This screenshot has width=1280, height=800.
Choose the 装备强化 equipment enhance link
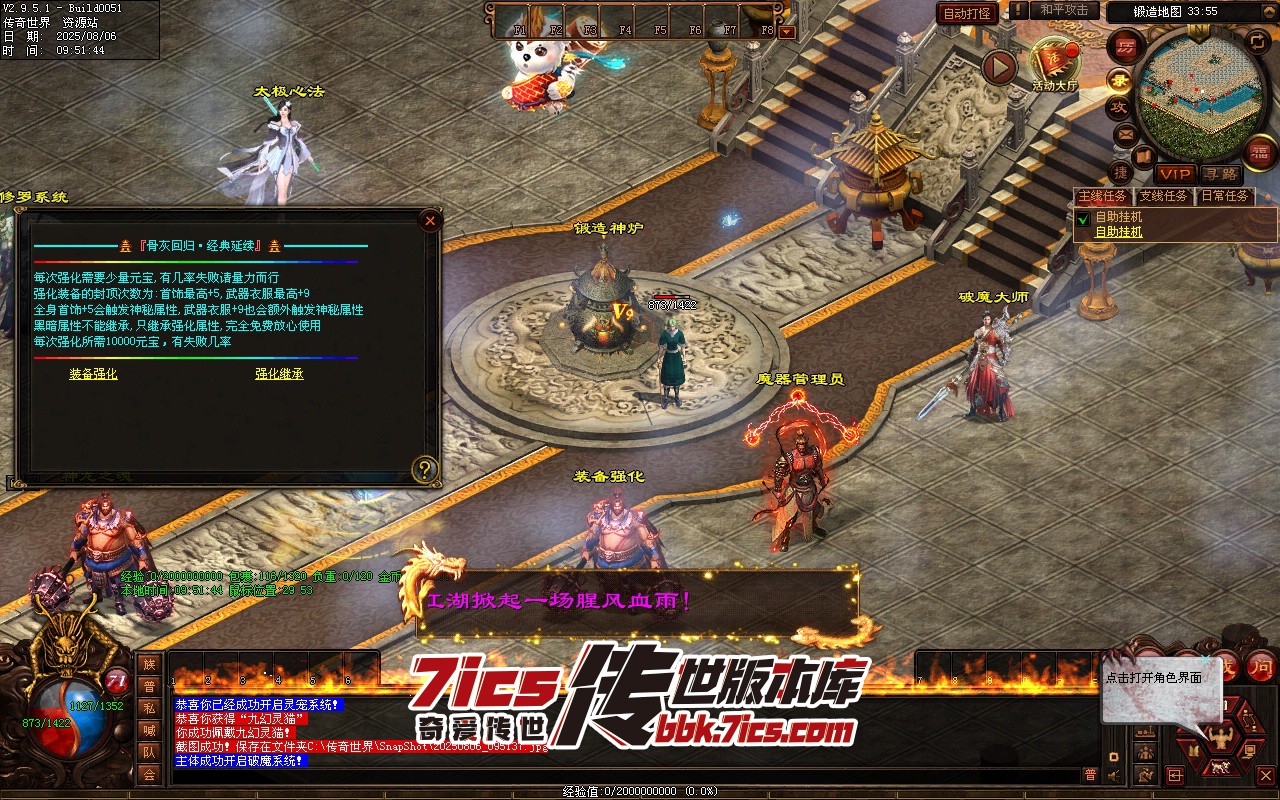(x=93, y=374)
